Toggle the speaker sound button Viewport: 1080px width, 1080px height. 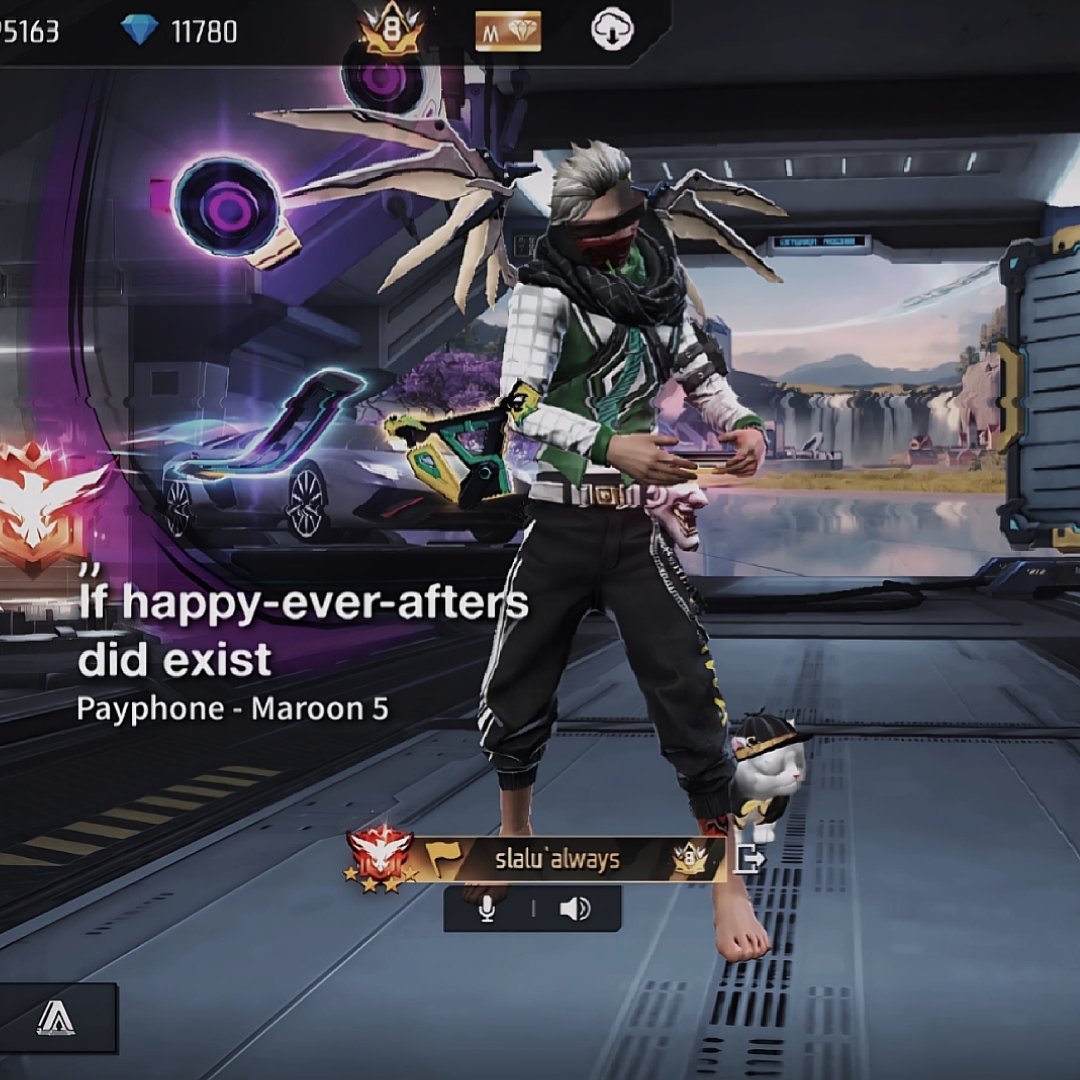575,909
